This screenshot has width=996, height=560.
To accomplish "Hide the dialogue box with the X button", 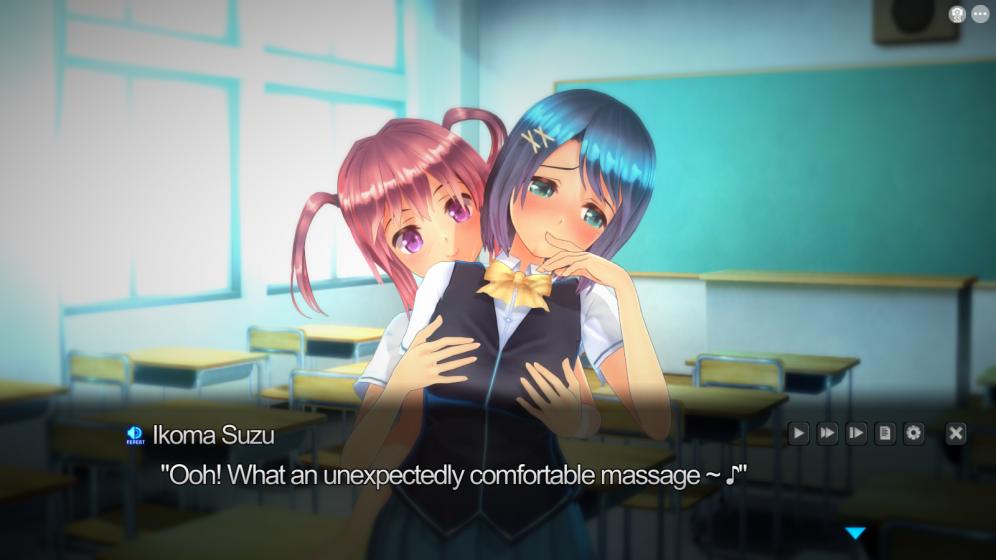I will [x=956, y=433].
